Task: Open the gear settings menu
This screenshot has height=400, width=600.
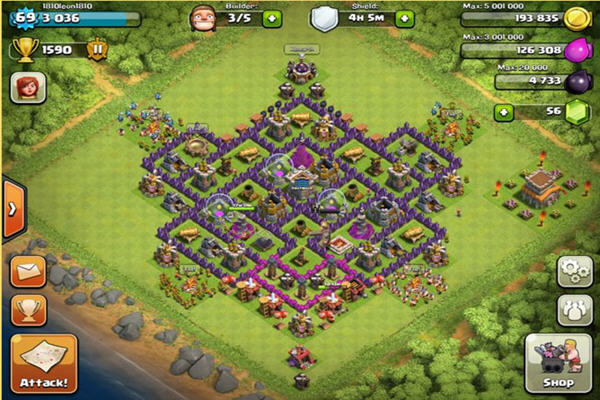Action: (574, 271)
